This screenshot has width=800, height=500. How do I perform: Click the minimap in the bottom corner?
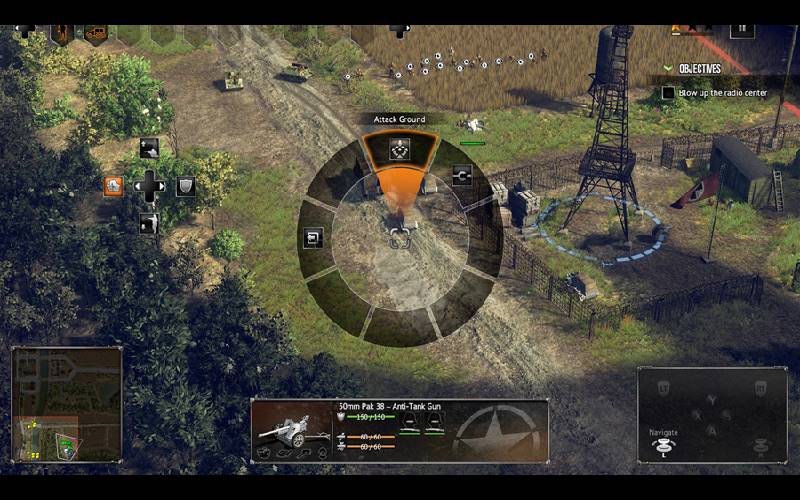point(67,404)
